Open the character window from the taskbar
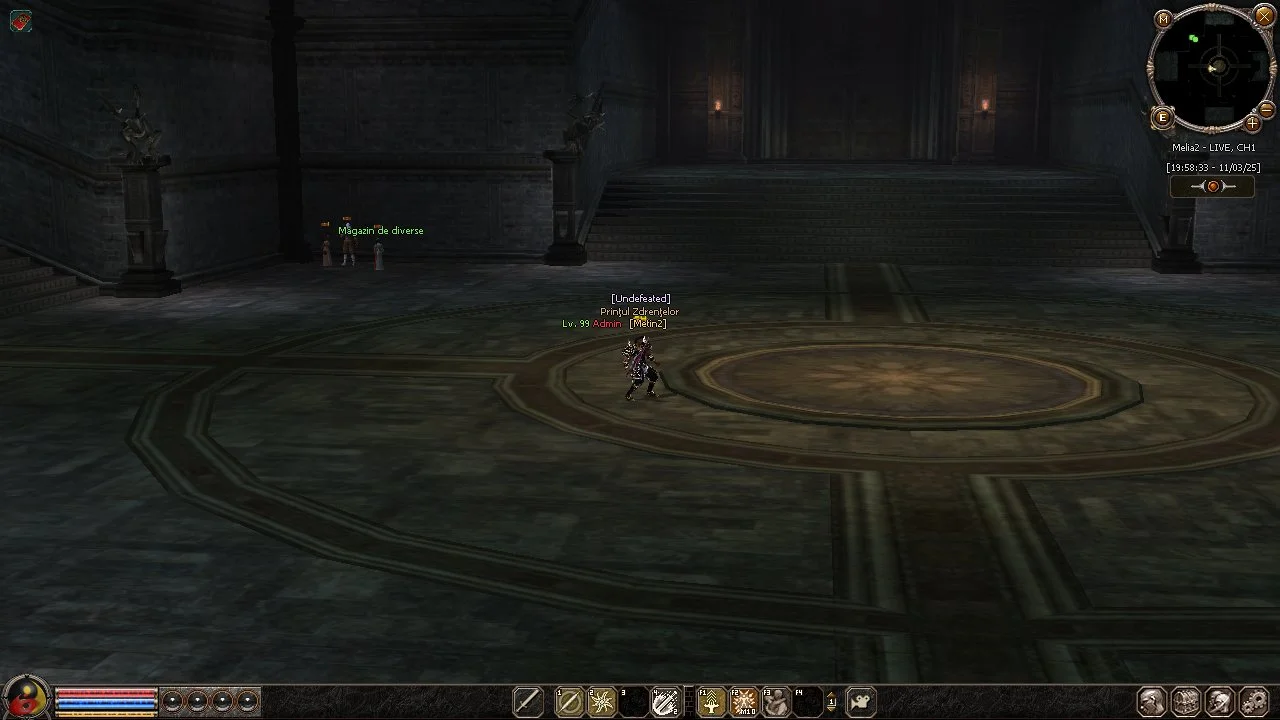The image size is (1280, 720). (1152, 701)
